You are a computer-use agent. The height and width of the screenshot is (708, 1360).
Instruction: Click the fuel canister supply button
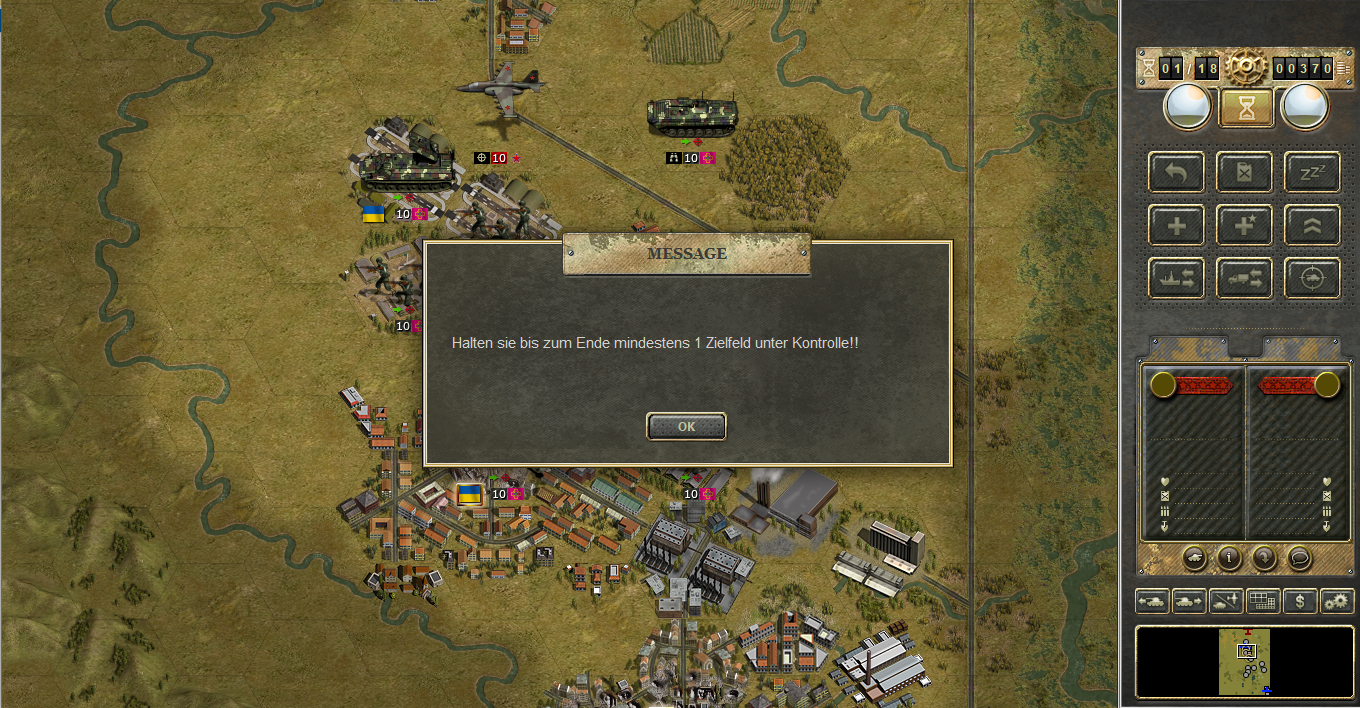pos(1244,173)
